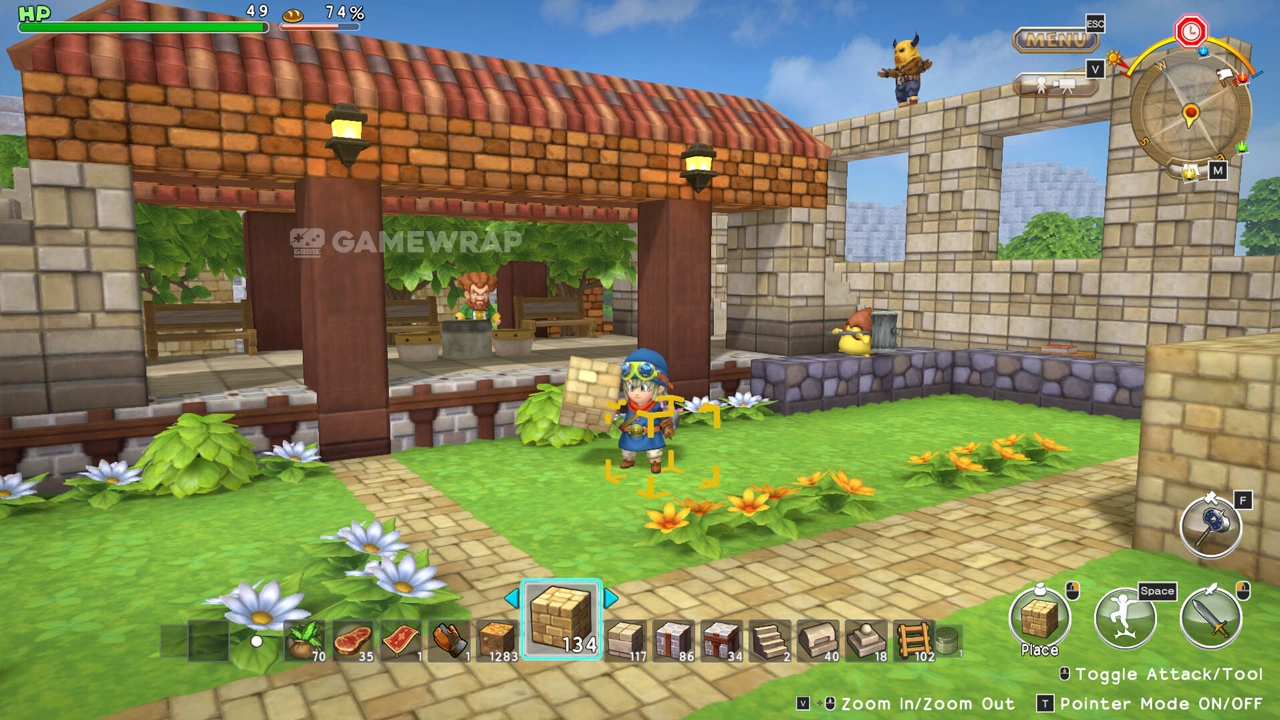Select the hammer tool icon
This screenshot has width=1280, height=720.
coord(1210,524)
